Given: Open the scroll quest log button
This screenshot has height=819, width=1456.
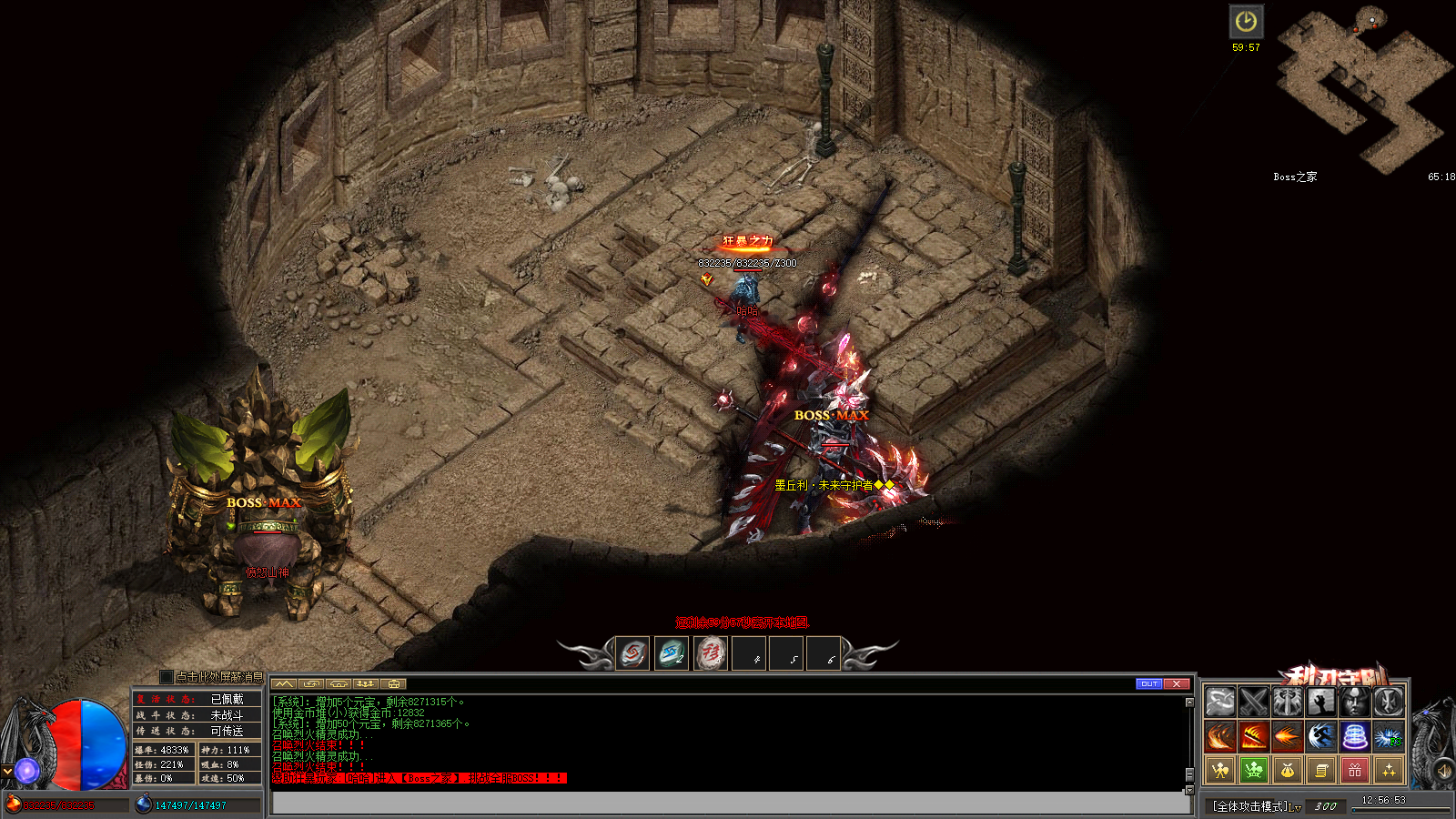Looking at the screenshot, I should click(1321, 770).
